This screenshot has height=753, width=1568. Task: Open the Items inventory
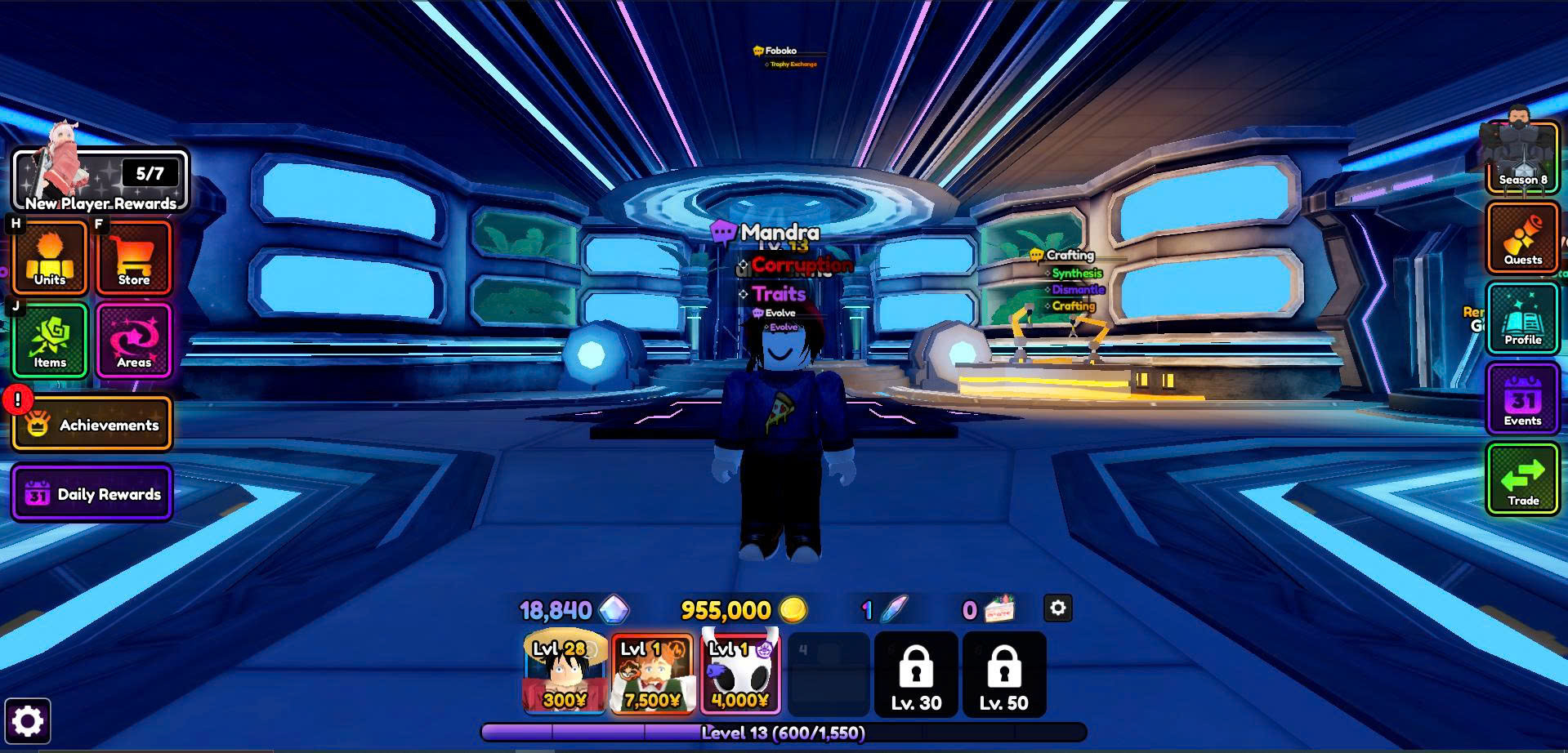(x=50, y=341)
